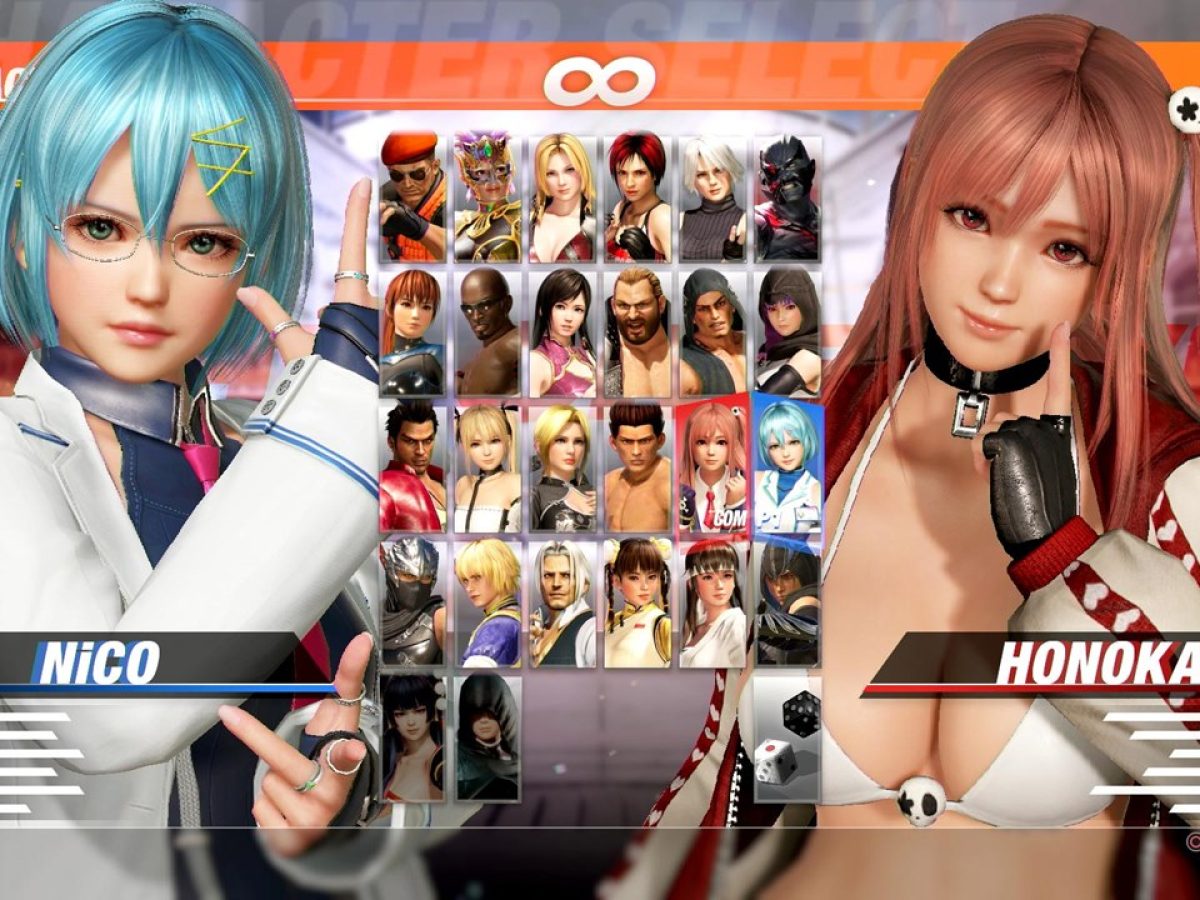Choose the girl with hair buns portrait

637,602
